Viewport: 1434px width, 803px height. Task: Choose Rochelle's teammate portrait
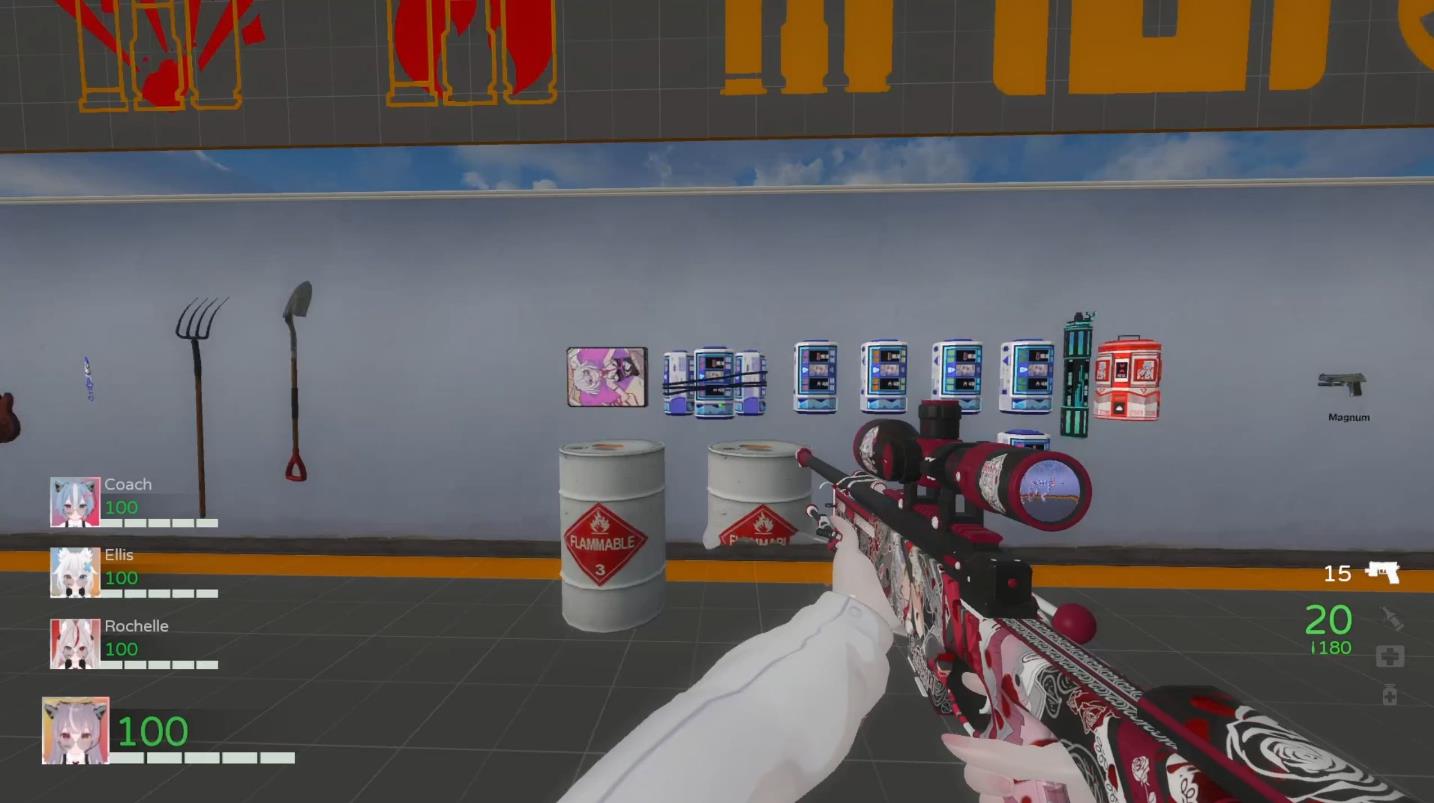tap(75, 644)
